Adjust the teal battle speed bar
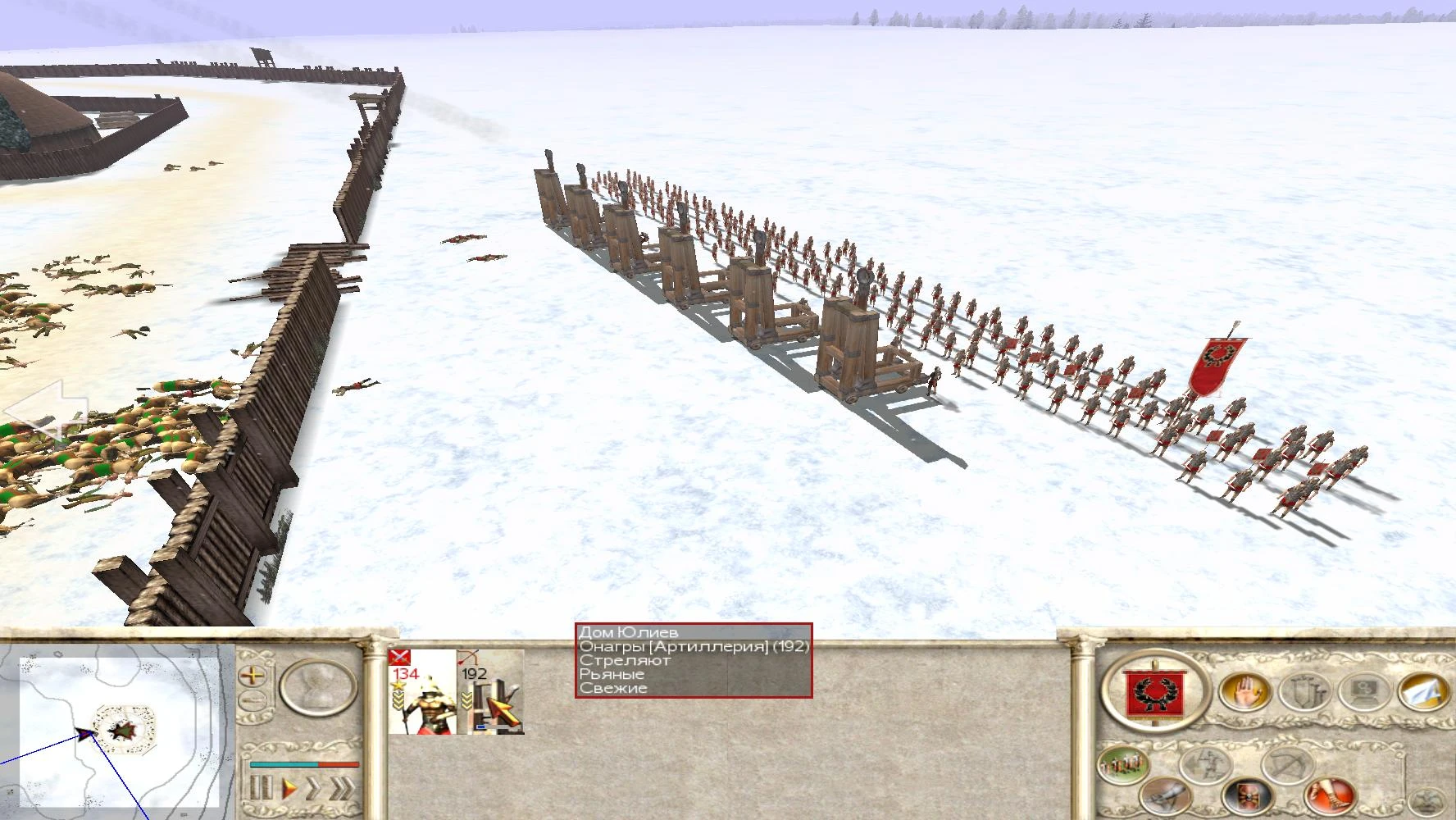1456x820 pixels. pos(284,765)
